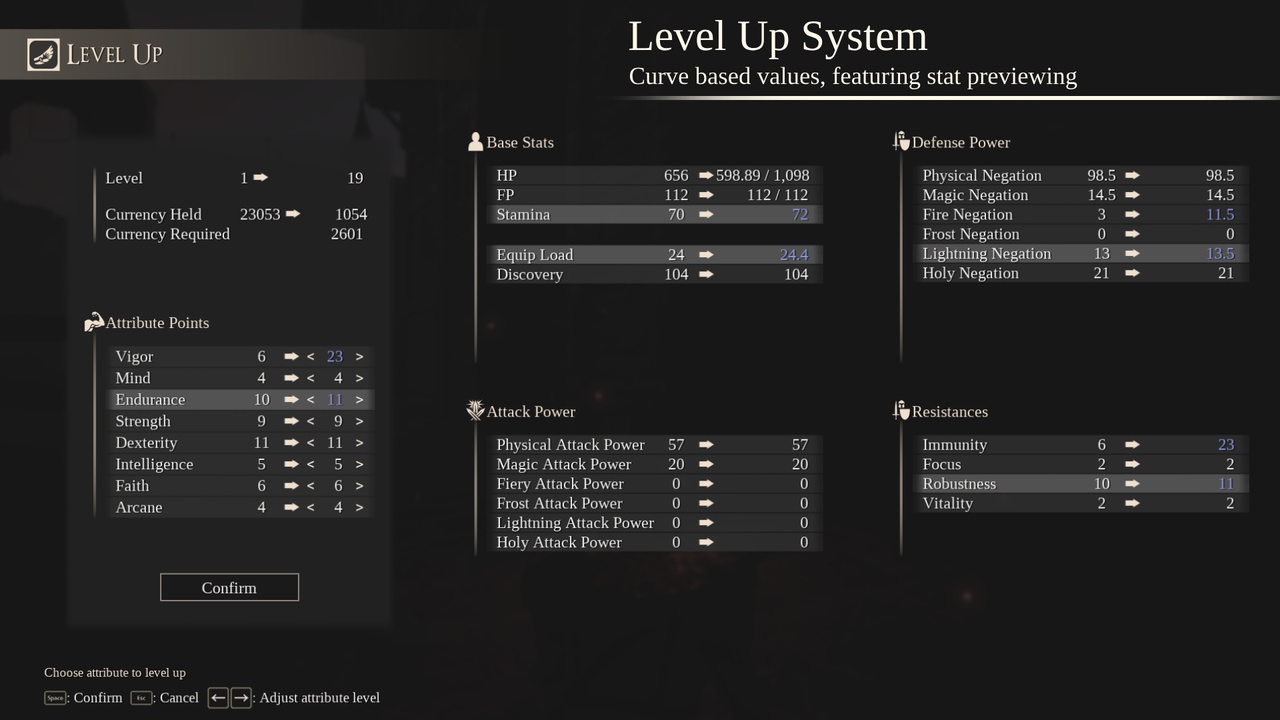Decrease Mind with its left arrow
1280x720 pixels.
click(x=310, y=377)
